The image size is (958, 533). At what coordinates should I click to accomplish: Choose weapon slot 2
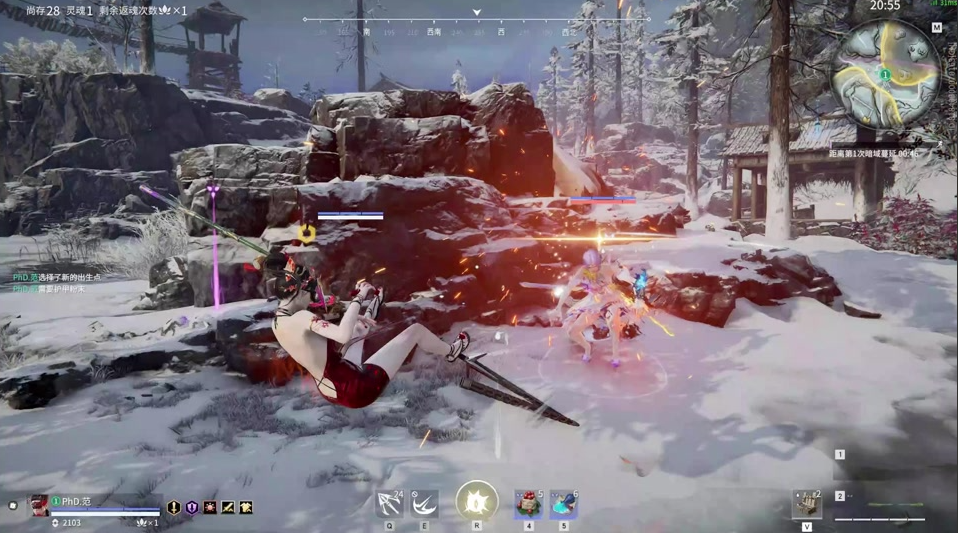(x=840, y=496)
